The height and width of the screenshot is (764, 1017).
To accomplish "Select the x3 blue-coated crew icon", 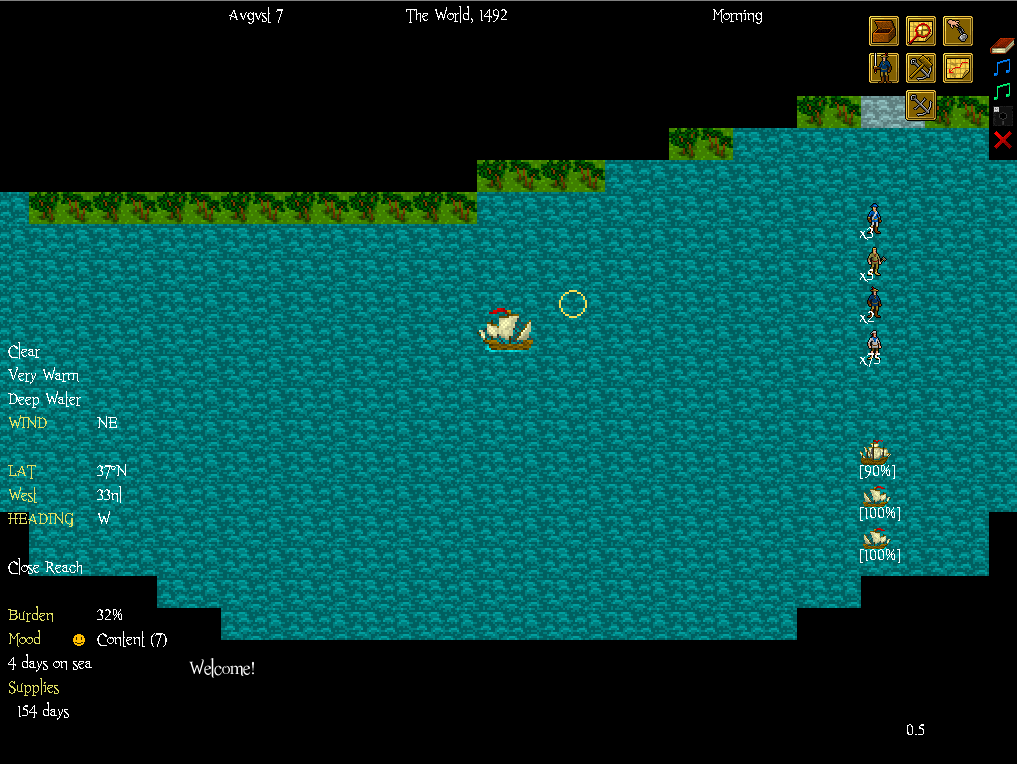I will 874,216.
